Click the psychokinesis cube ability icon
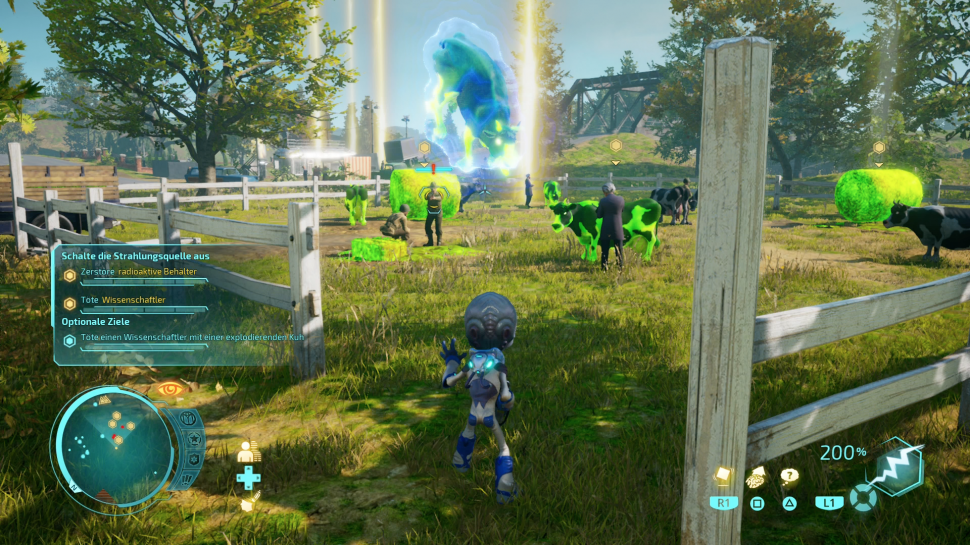Image resolution: width=970 pixels, height=545 pixels. (724, 476)
